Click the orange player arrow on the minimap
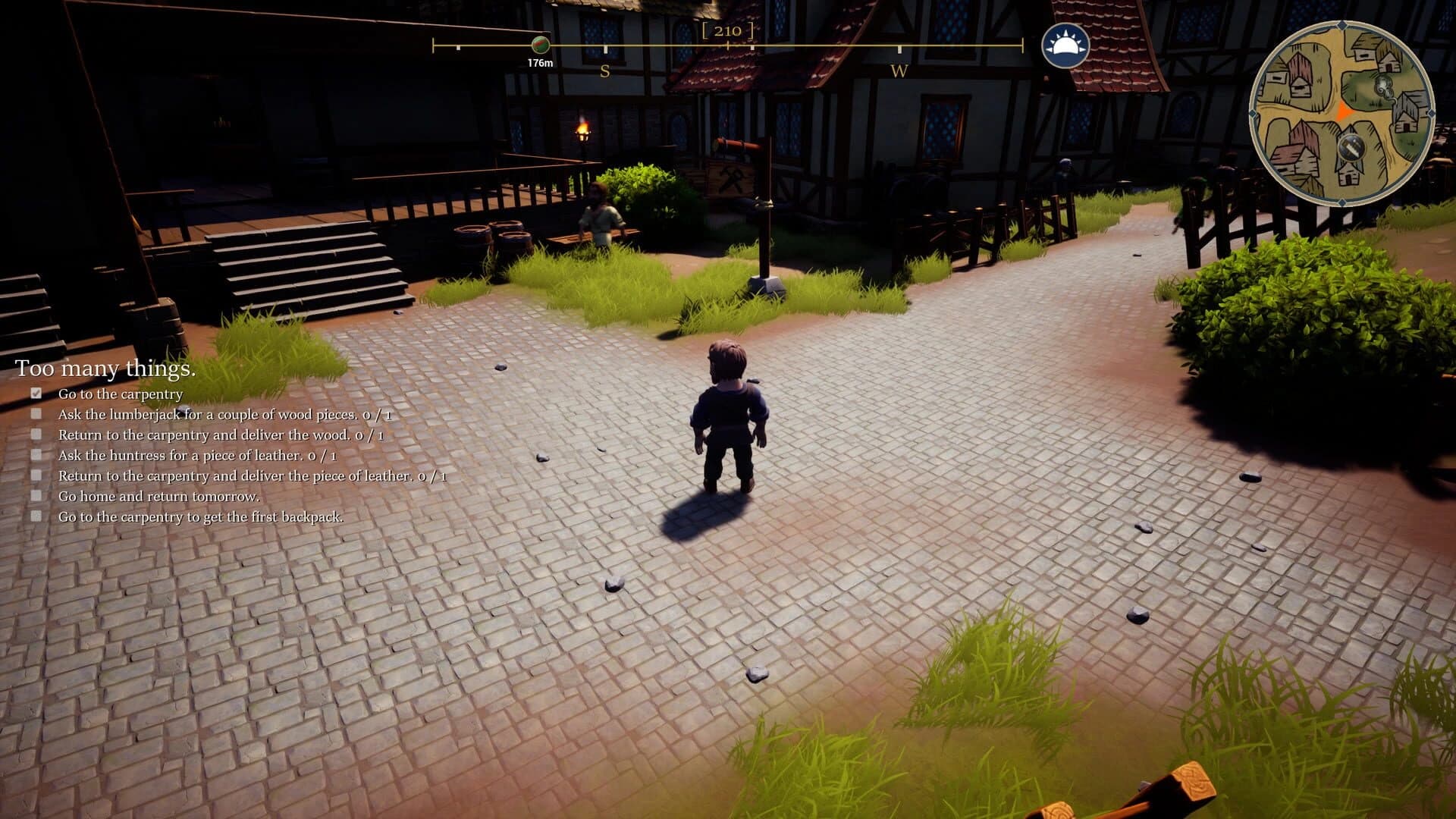Image resolution: width=1456 pixels, height=819 pixels. tap(1342, 112)
